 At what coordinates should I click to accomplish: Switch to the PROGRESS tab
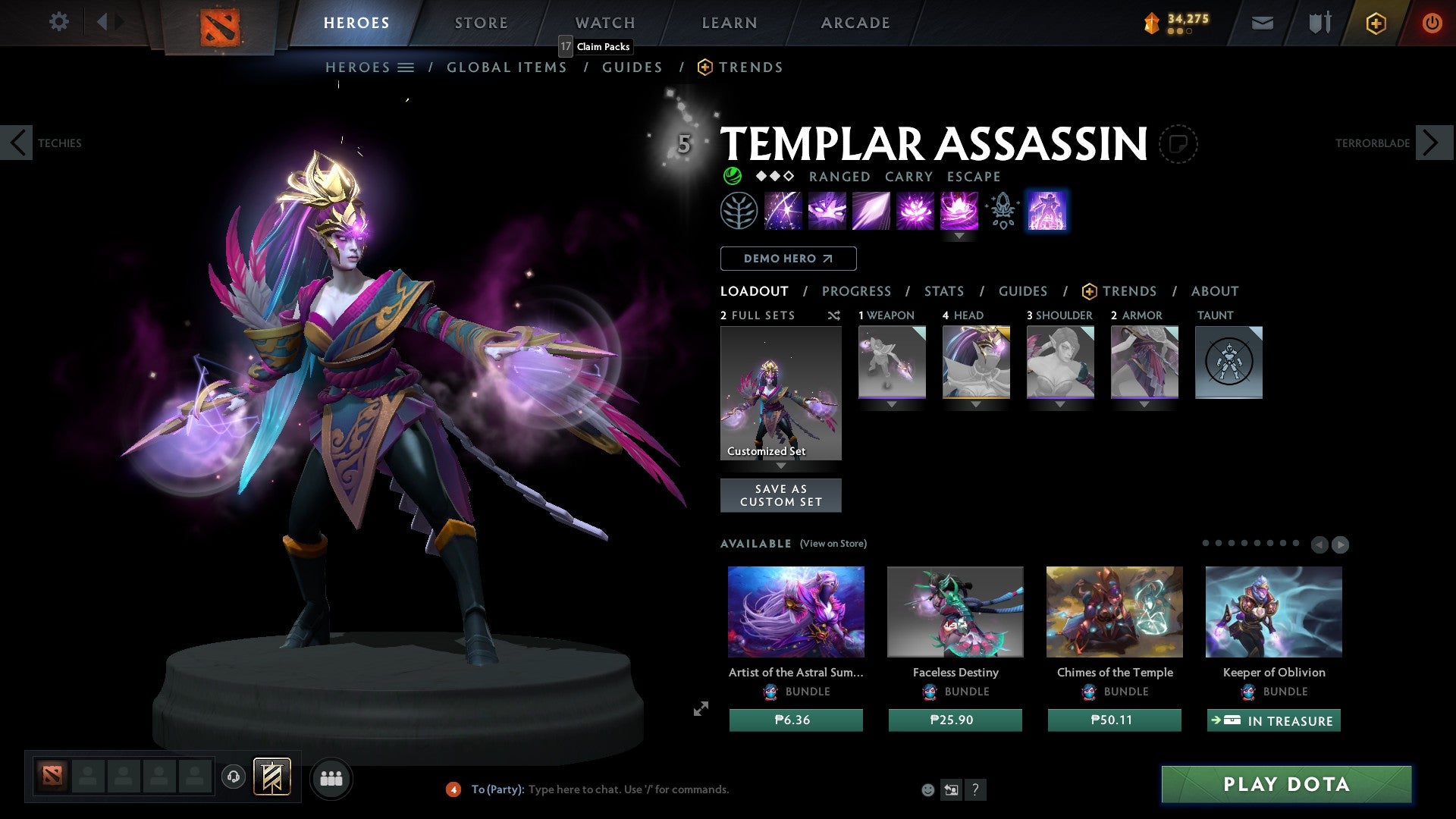tap(857, 291)
